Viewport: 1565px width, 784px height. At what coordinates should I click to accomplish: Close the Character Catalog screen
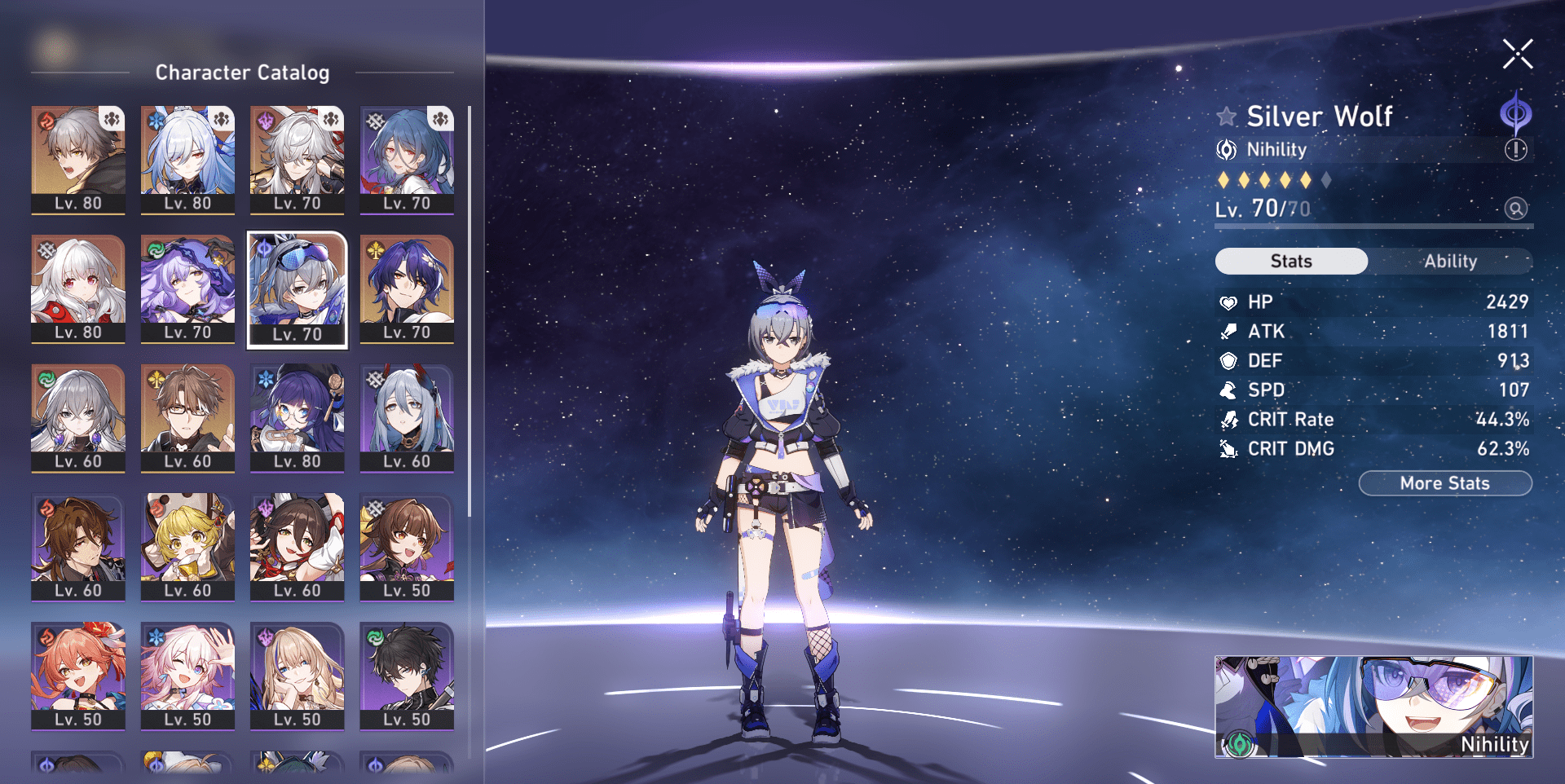tap(1517, 55)
